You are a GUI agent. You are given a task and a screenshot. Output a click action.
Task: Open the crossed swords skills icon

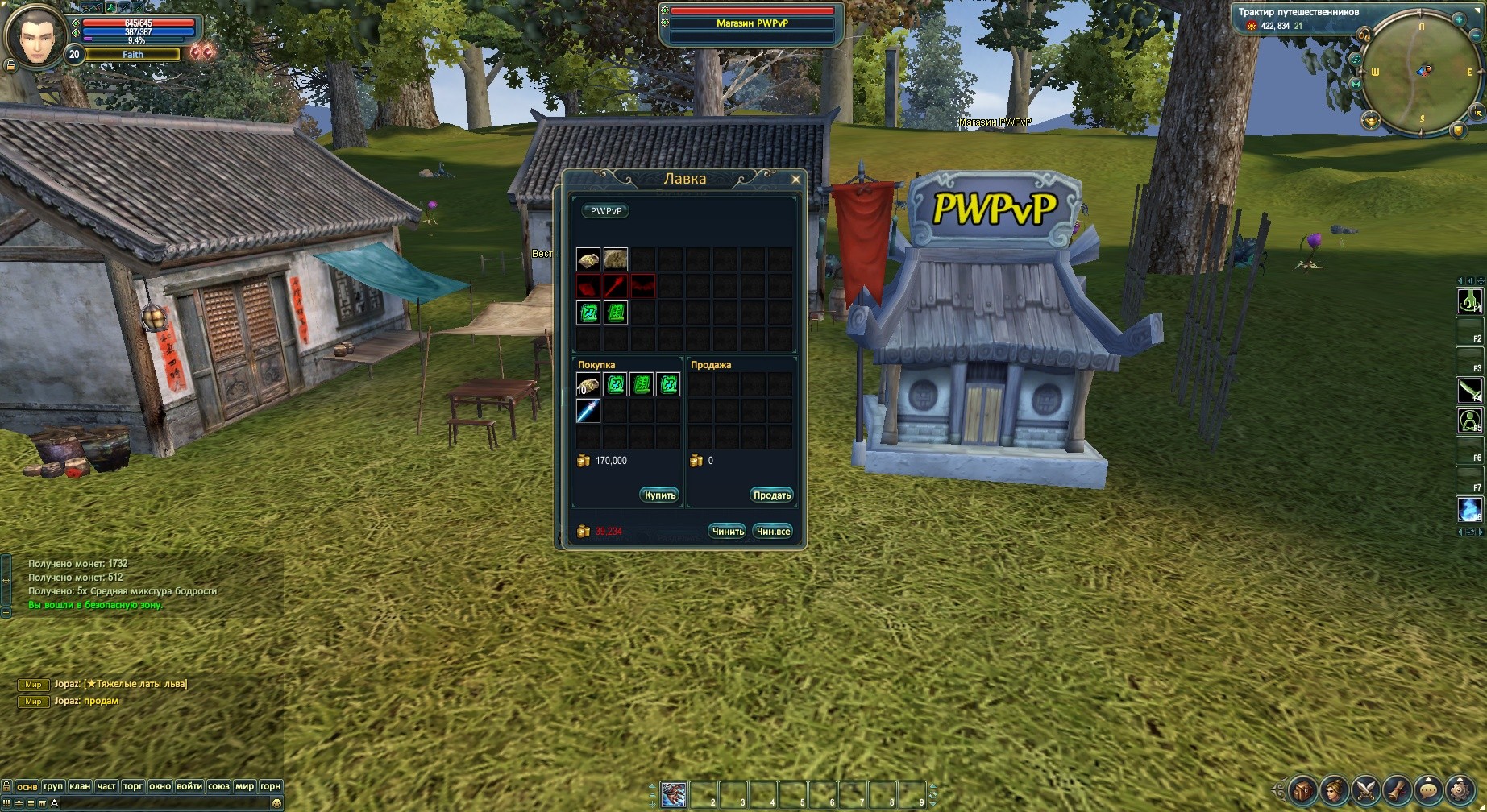[1366, 789]
